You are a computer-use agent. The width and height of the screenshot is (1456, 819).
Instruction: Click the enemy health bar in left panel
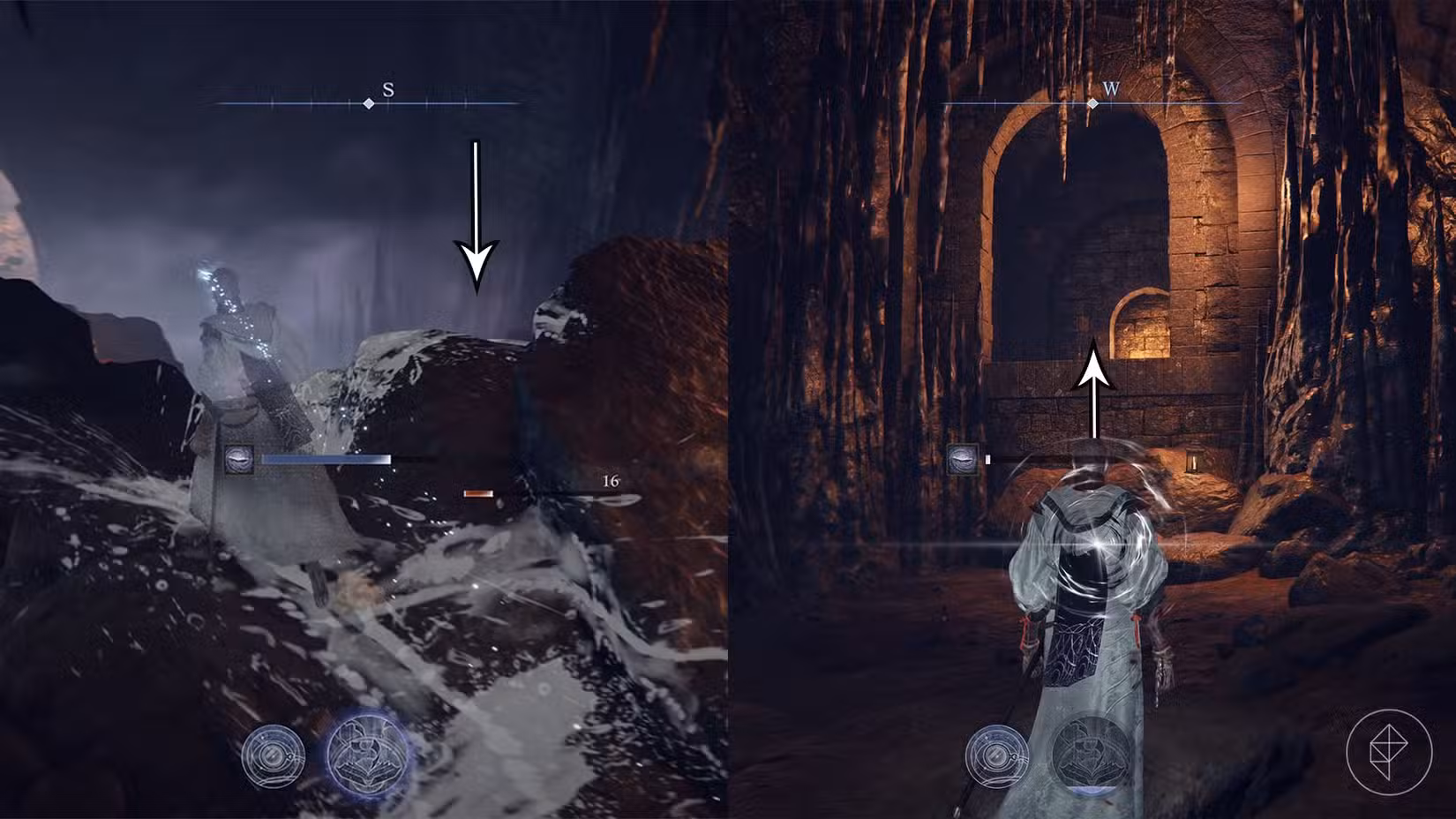326,457
